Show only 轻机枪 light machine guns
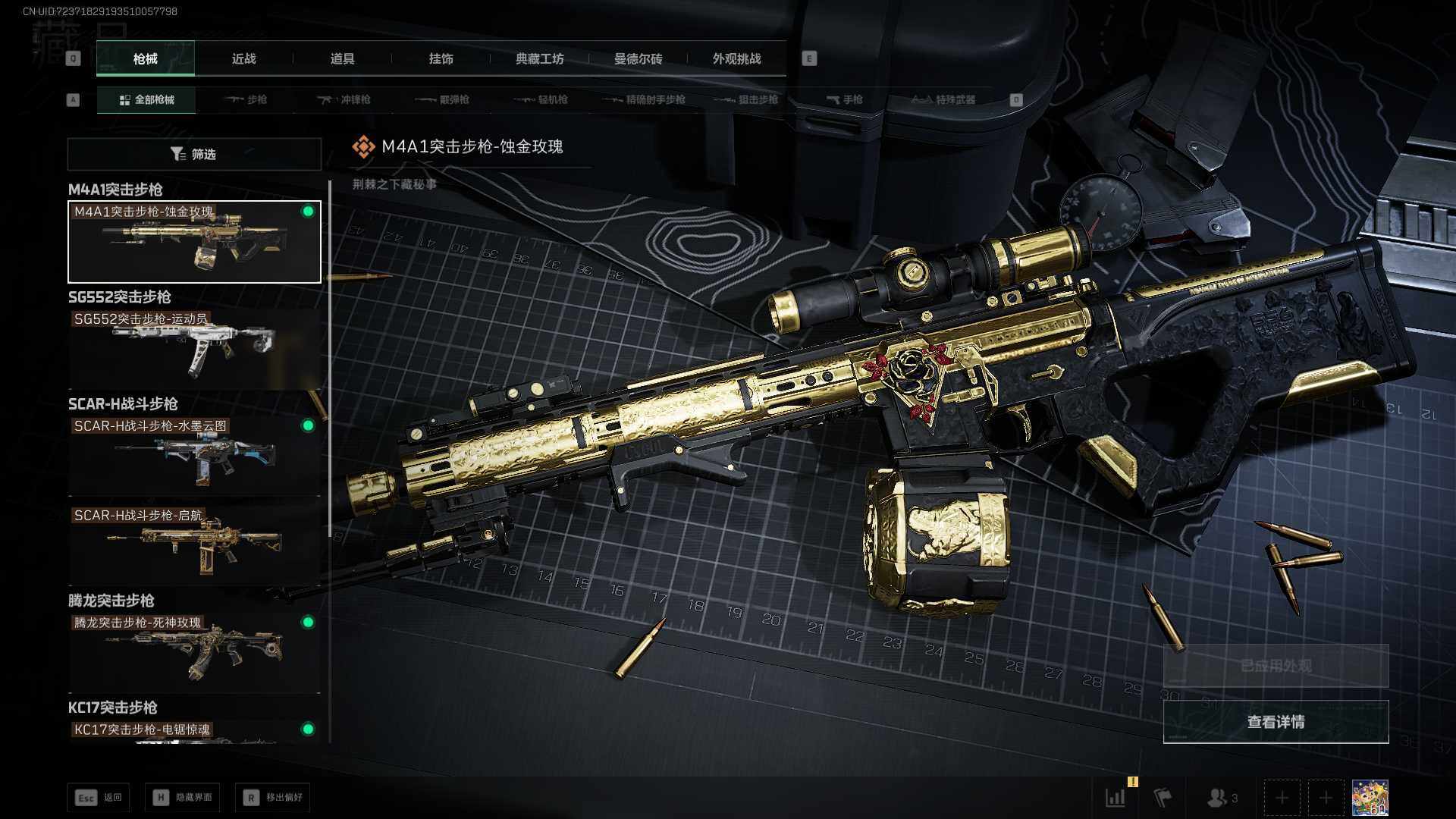Image resolution: width=1456 pixels, height=819 pixels. pos(541,100)
